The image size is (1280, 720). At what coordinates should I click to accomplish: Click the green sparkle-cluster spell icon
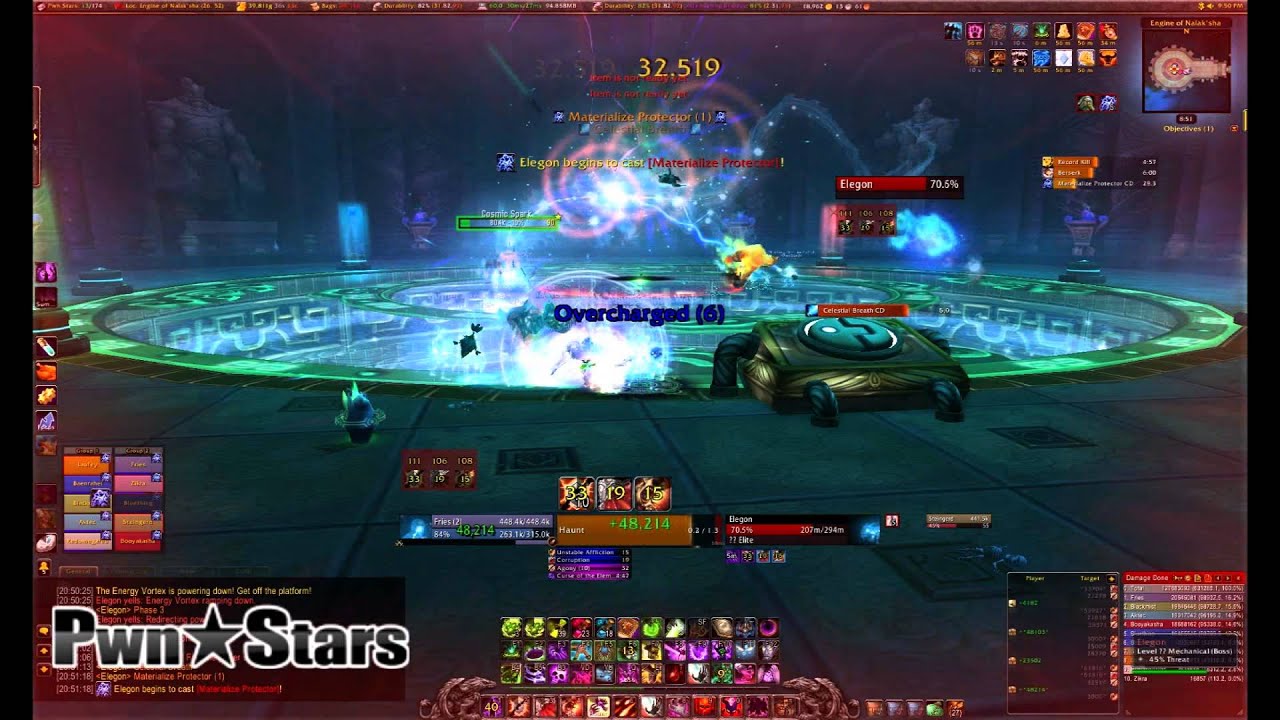point(510,628)
